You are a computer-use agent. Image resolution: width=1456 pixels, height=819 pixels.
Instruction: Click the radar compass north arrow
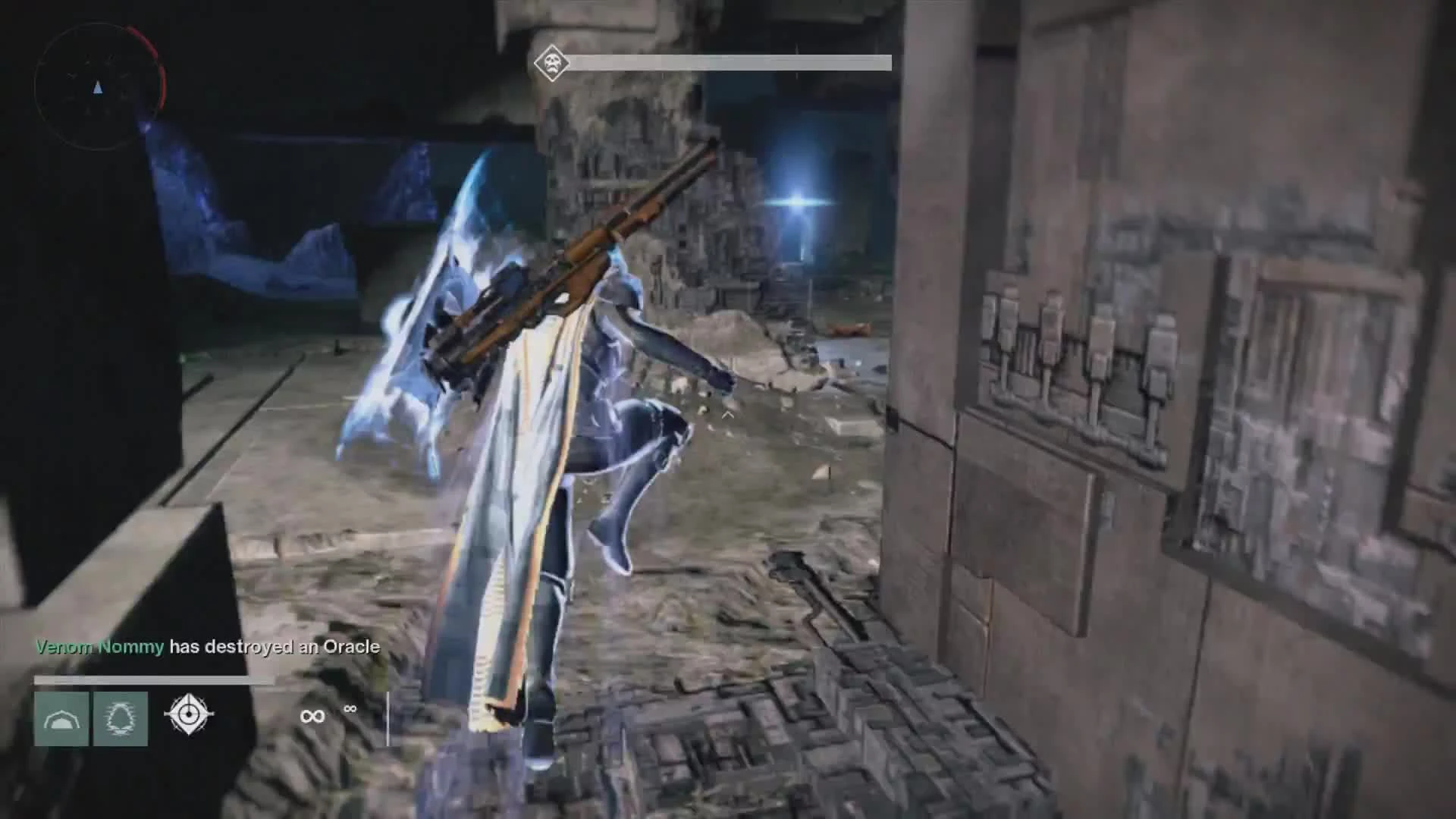tap(96, 86)
